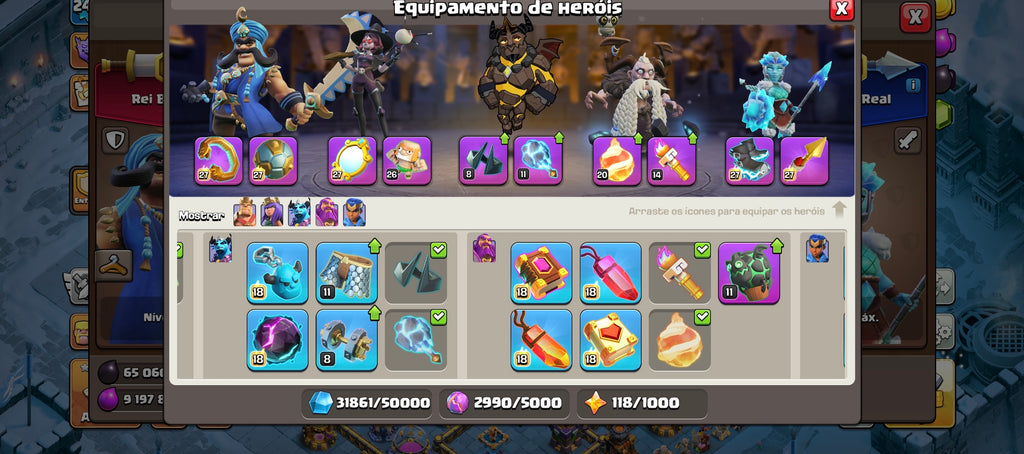Close the hero equipment window
The image size is (1024, 454).
coord(842,9)
